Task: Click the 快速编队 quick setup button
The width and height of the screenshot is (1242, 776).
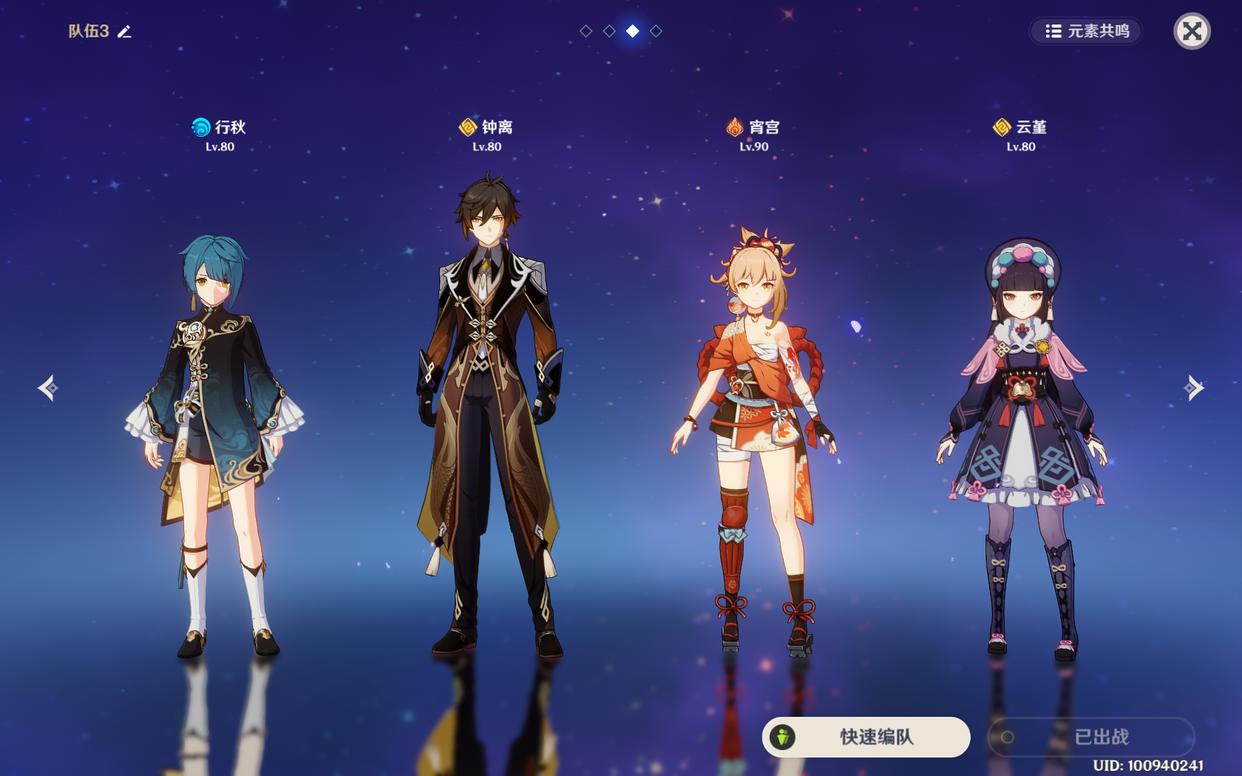Action: [866, 737]
